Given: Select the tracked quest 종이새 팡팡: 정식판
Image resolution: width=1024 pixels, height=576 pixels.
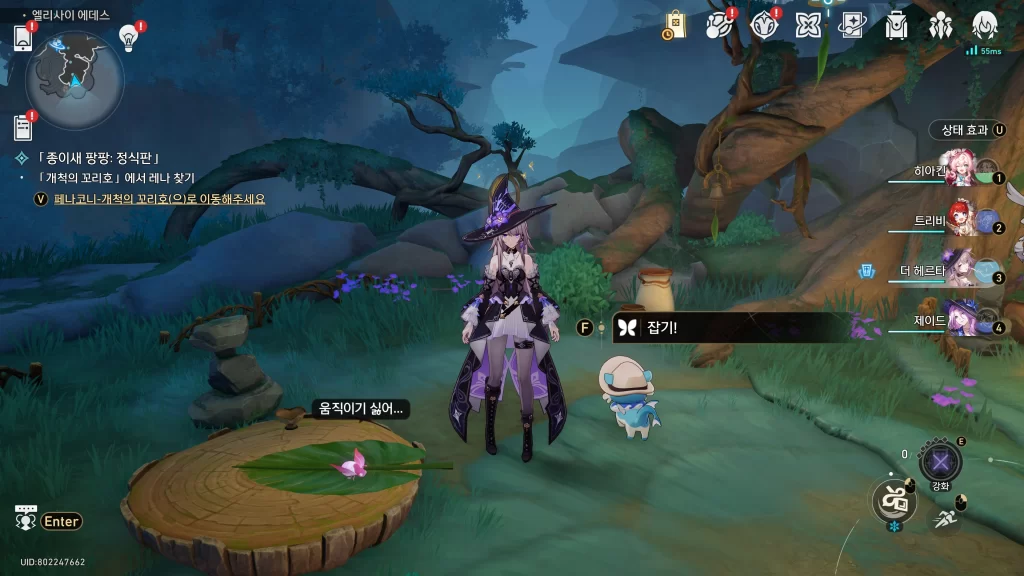Looking at the screenshot, I should point(100,158).
